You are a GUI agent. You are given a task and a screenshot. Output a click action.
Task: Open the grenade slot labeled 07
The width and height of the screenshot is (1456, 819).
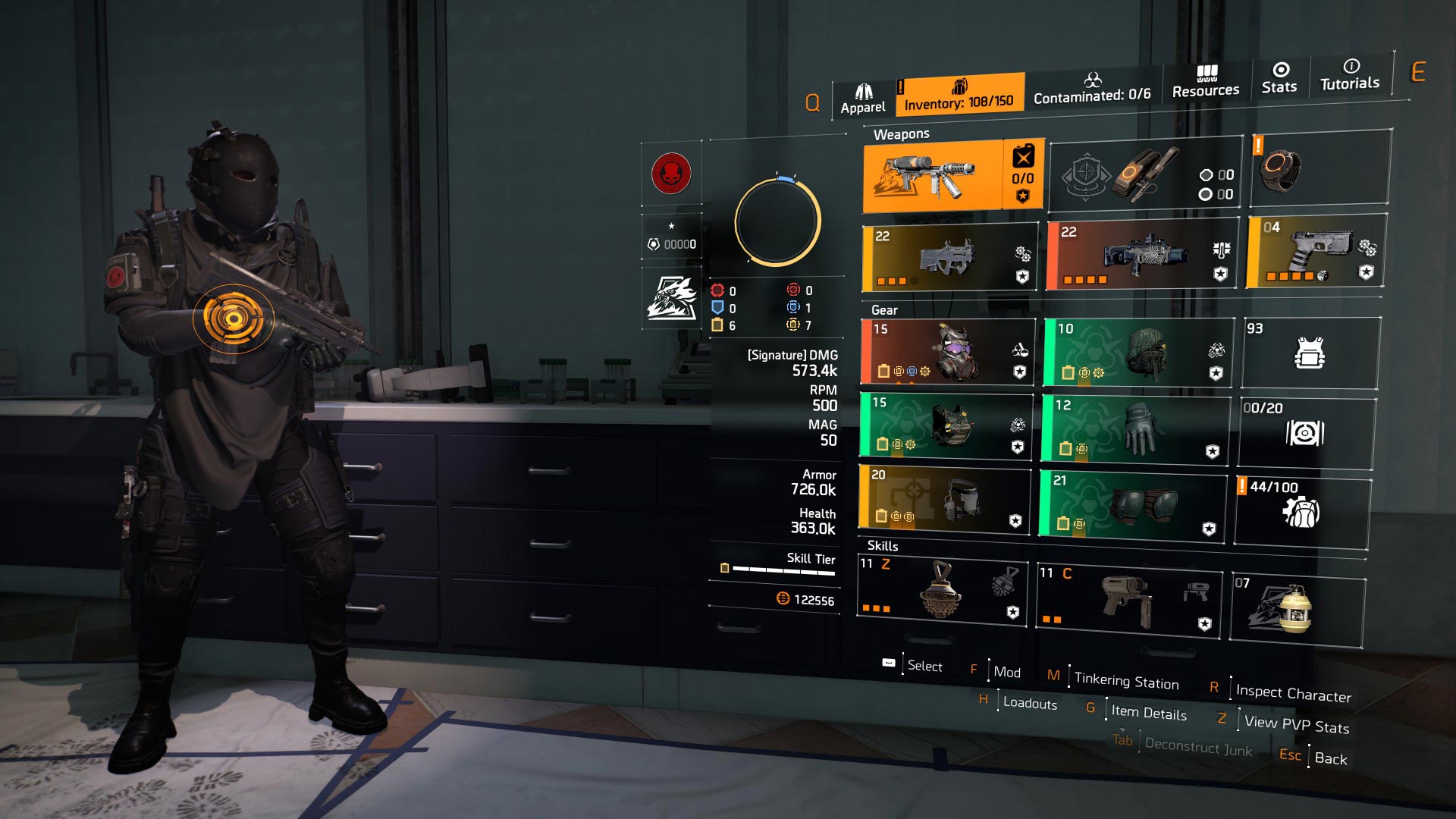[1297, 608]
